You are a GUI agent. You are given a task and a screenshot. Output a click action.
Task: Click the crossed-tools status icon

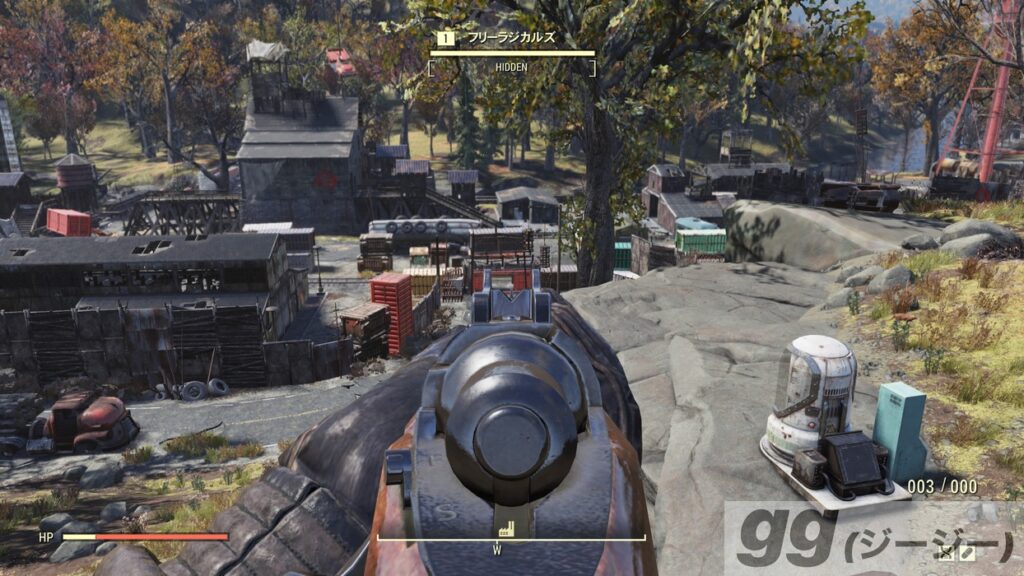[x=946, y=552]
